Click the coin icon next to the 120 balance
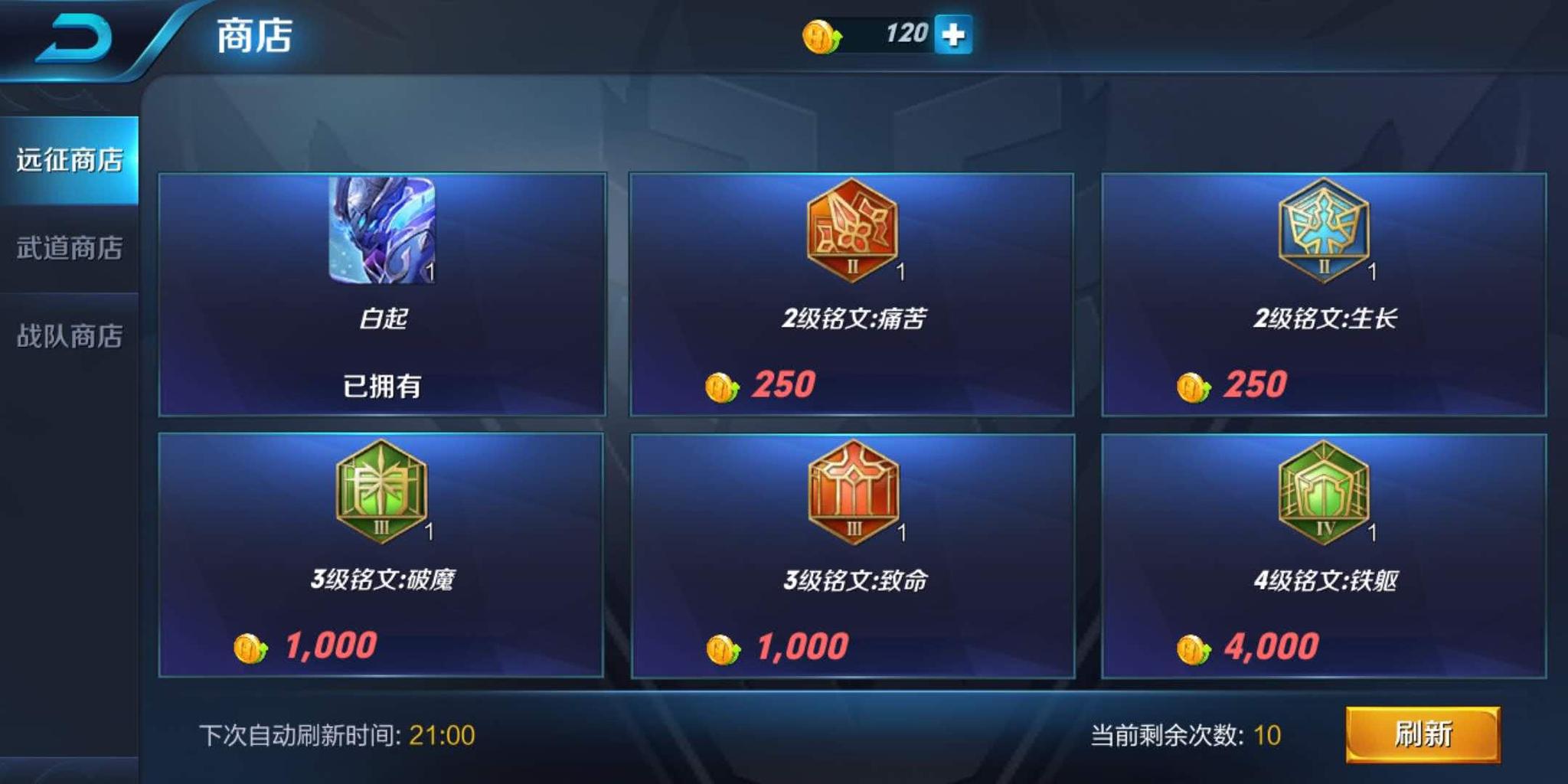The height and width of the screenshot is (784, 1568). (x=822, y=34)
